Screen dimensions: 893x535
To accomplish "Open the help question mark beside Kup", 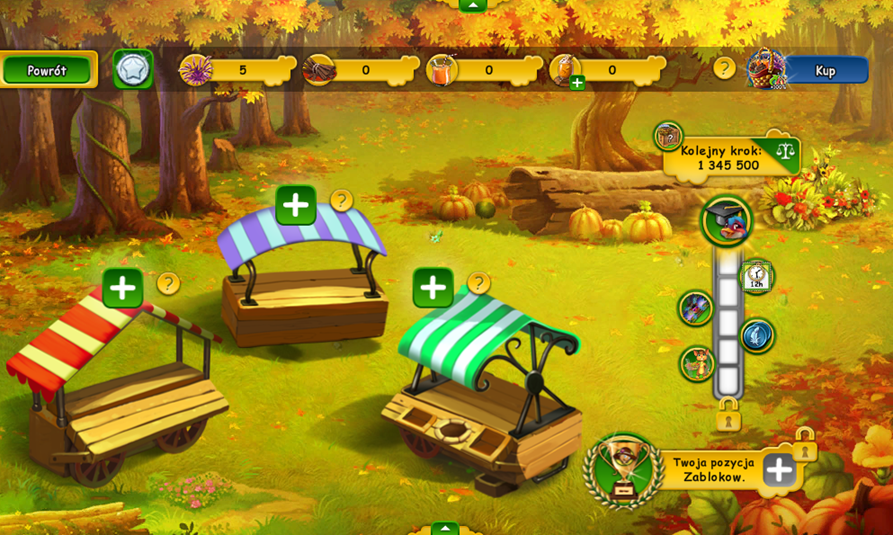I will tap(724, 68).
